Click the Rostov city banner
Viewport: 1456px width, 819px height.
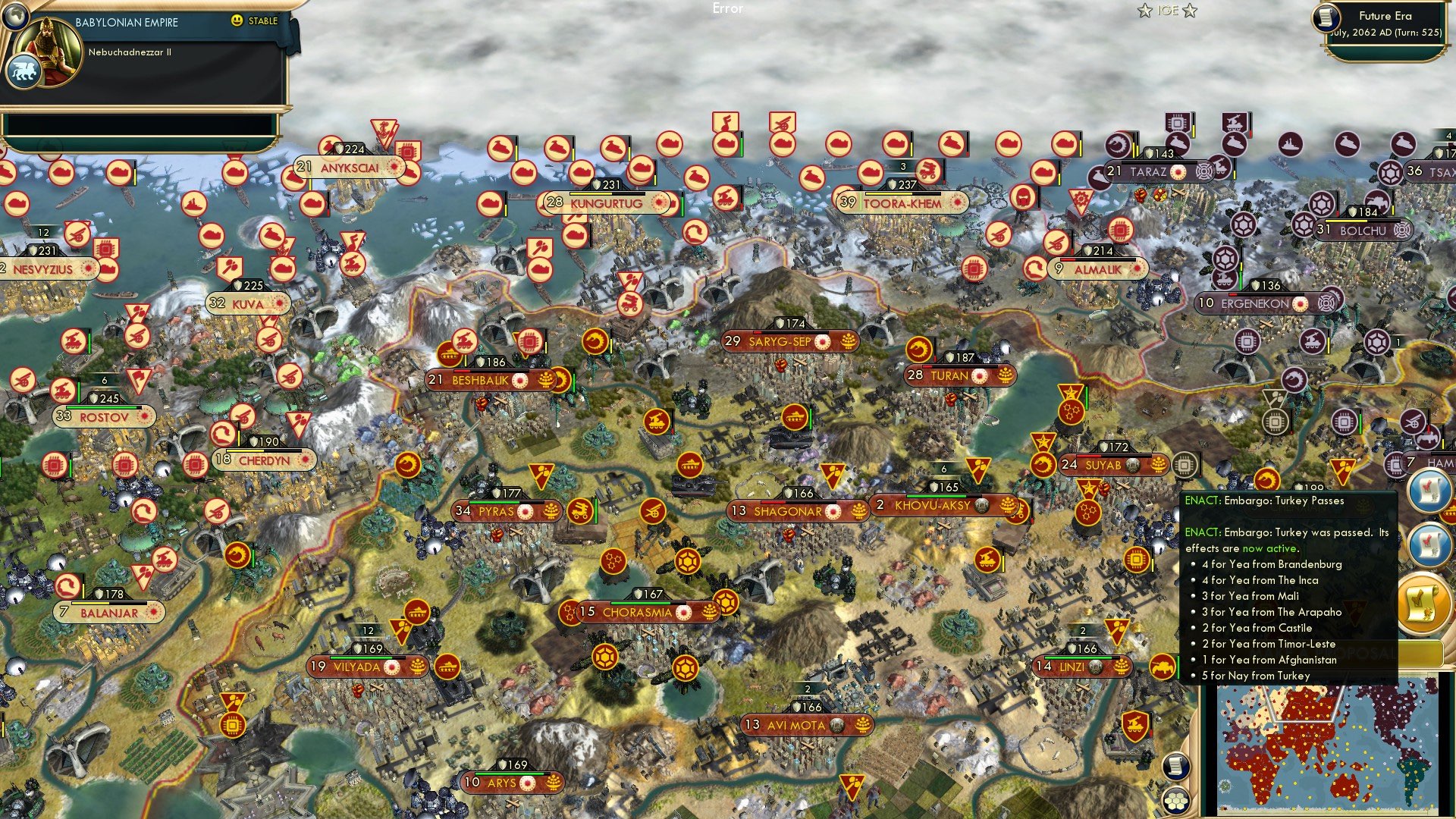[x=104, y=417]
